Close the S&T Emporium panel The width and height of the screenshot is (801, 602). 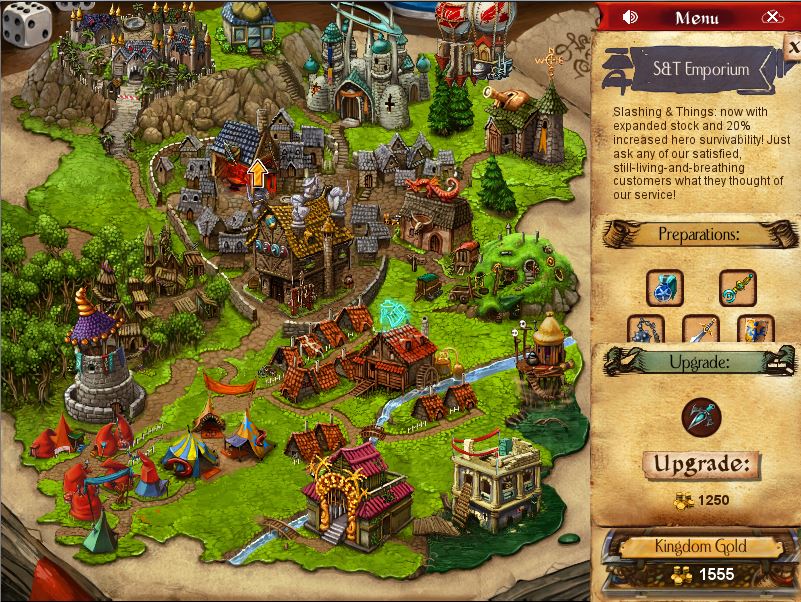click(792, 46)
